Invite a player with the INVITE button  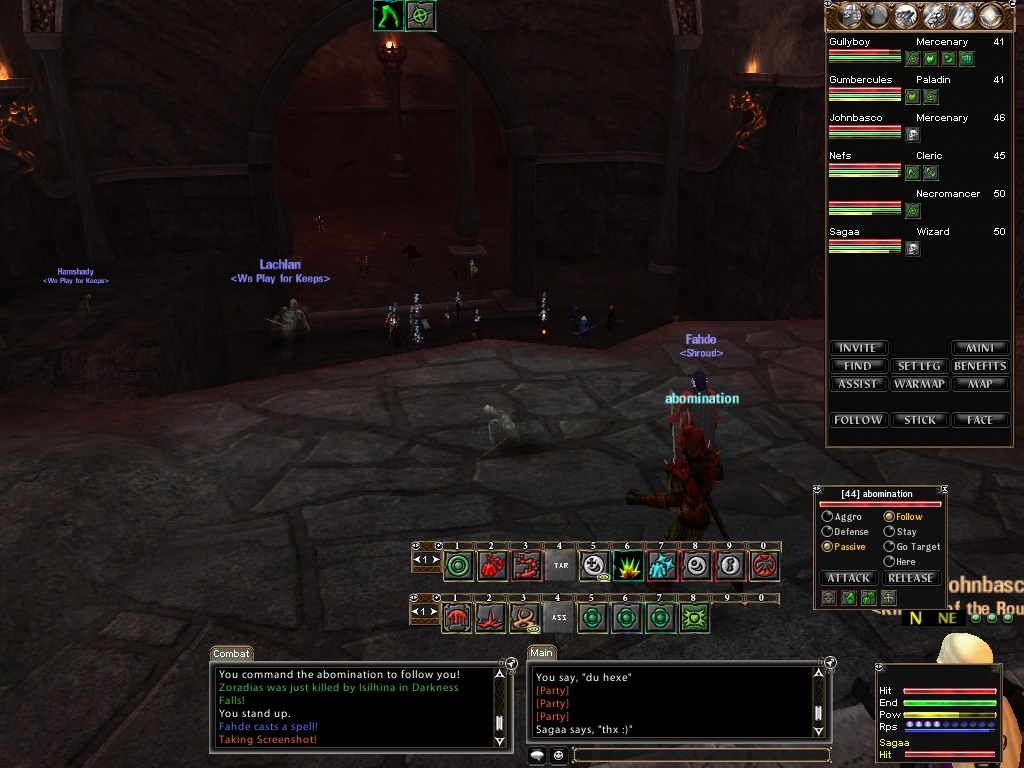[x=857, y=348]
